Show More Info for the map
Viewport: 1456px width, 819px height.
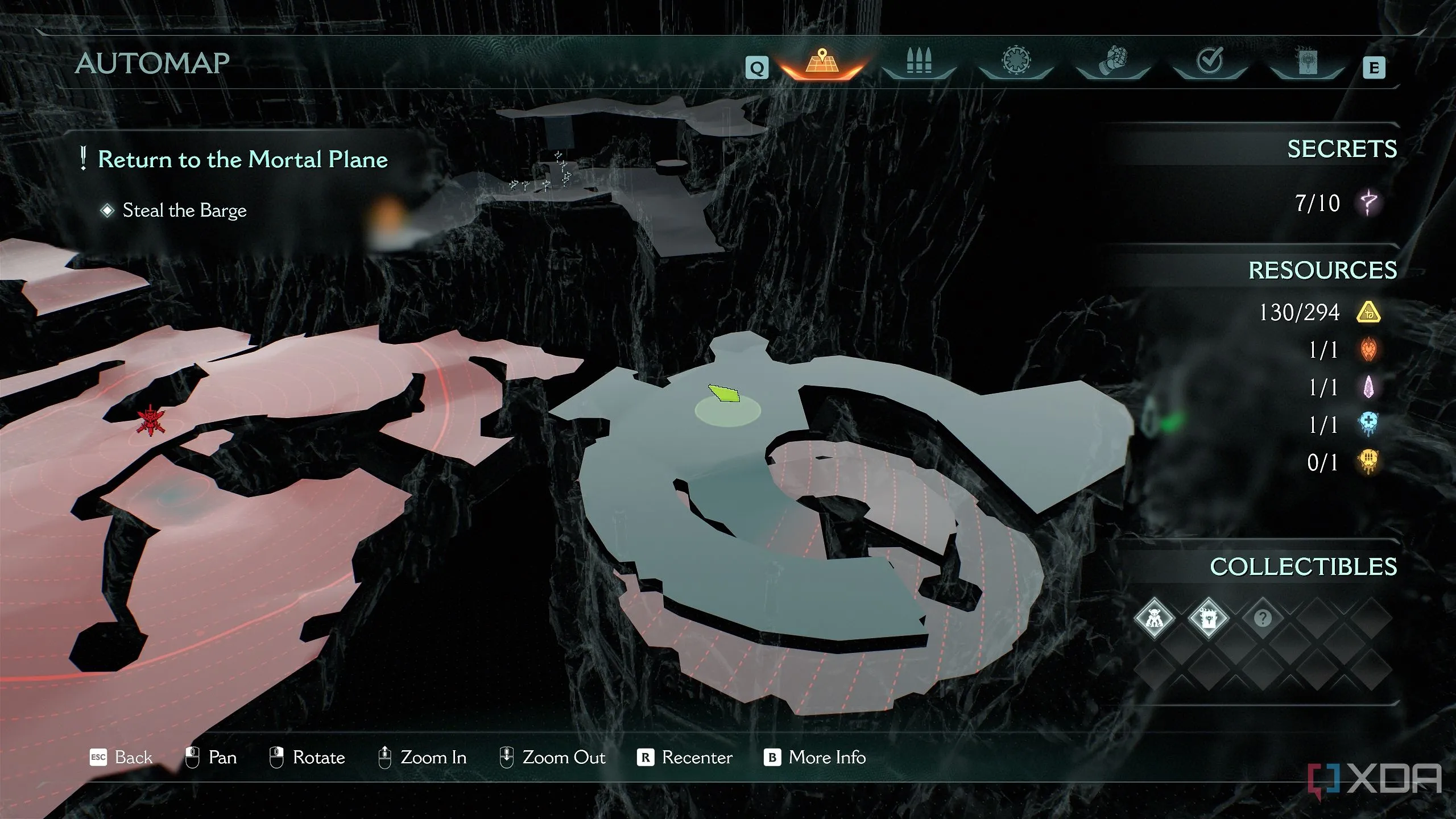(814, 758)
